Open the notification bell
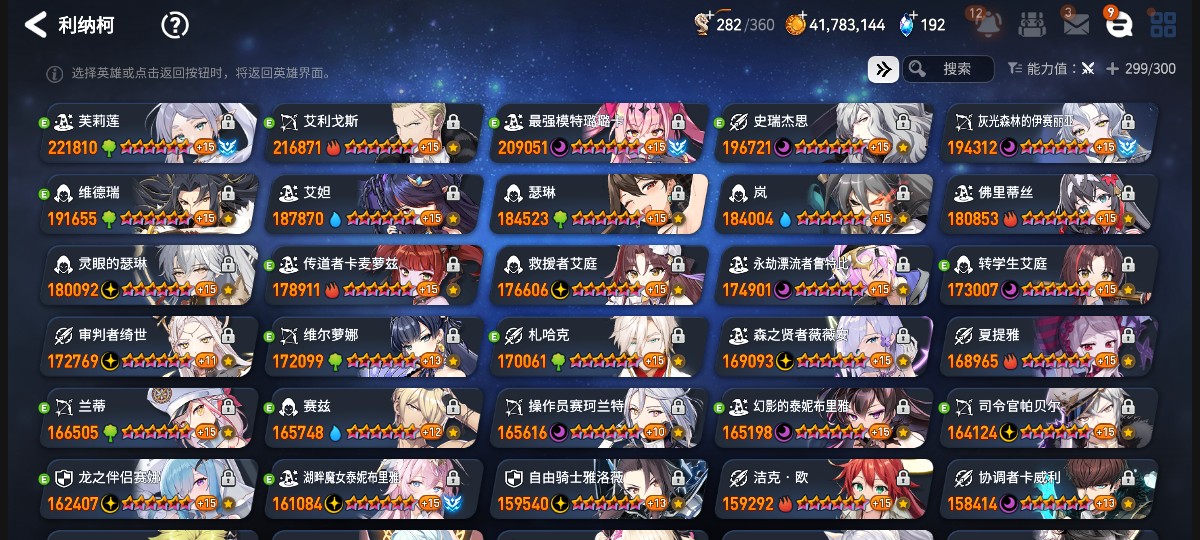Image resolution: width=1200 pixels, height=540 pixels. [x=987, y=24]
